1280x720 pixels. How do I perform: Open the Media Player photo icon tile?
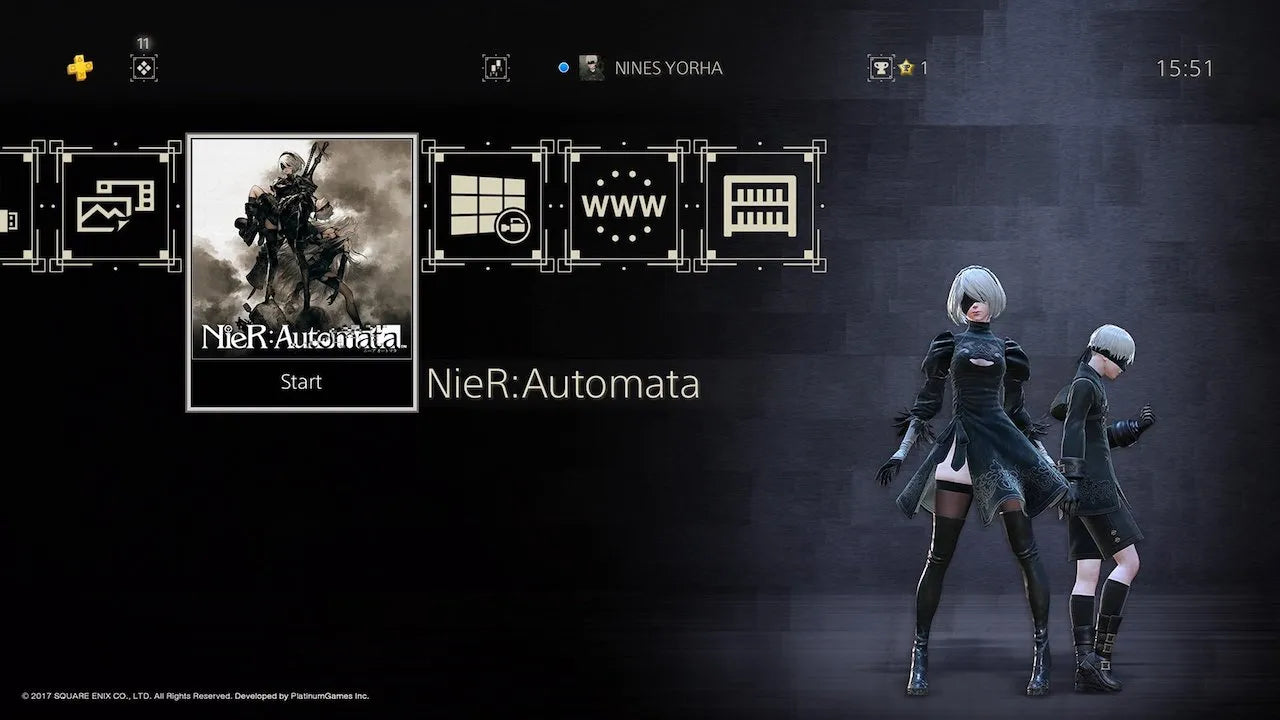coord(116,204)
